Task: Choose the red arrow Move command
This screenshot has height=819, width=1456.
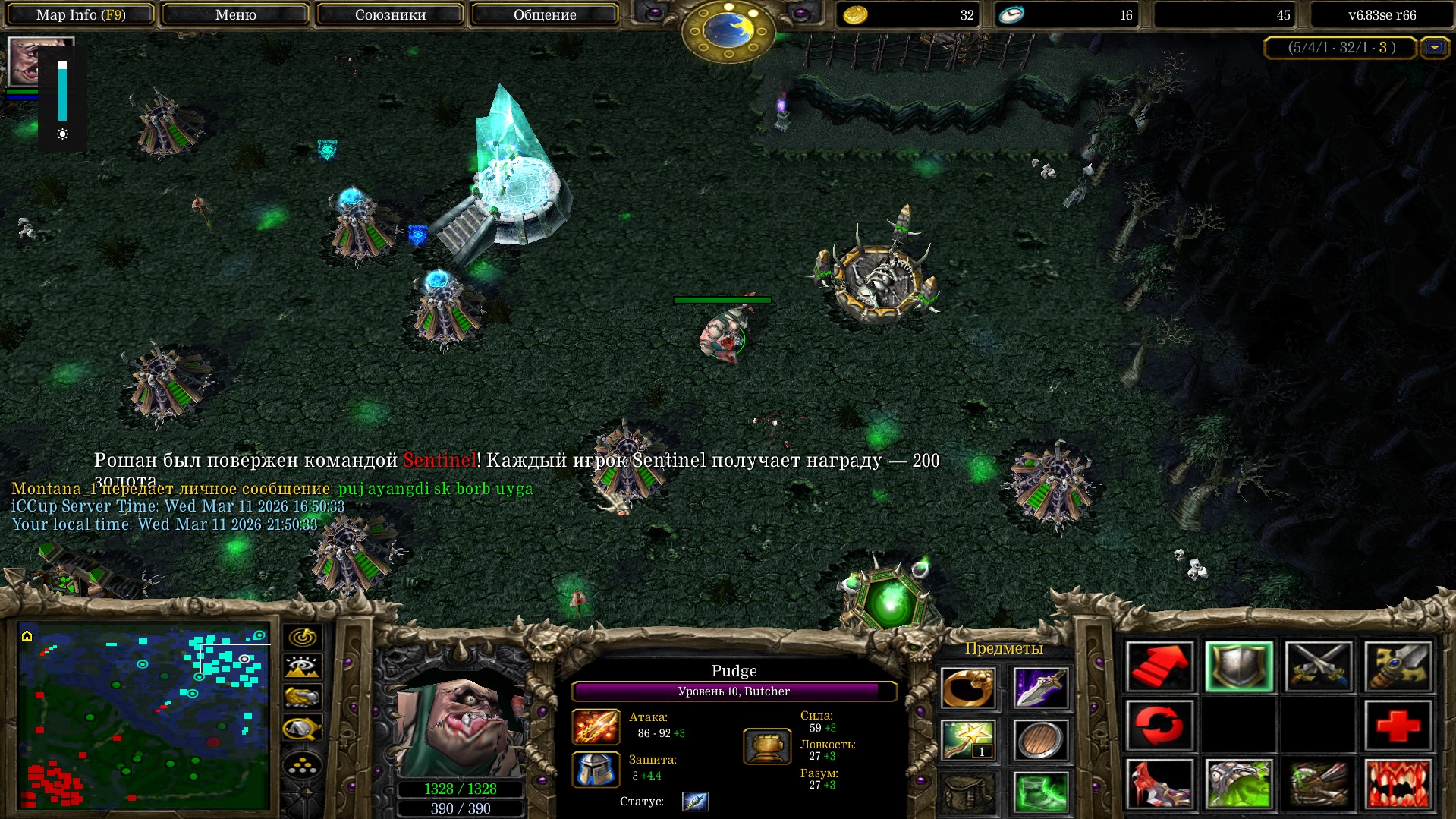Action: click(1159, 666)
